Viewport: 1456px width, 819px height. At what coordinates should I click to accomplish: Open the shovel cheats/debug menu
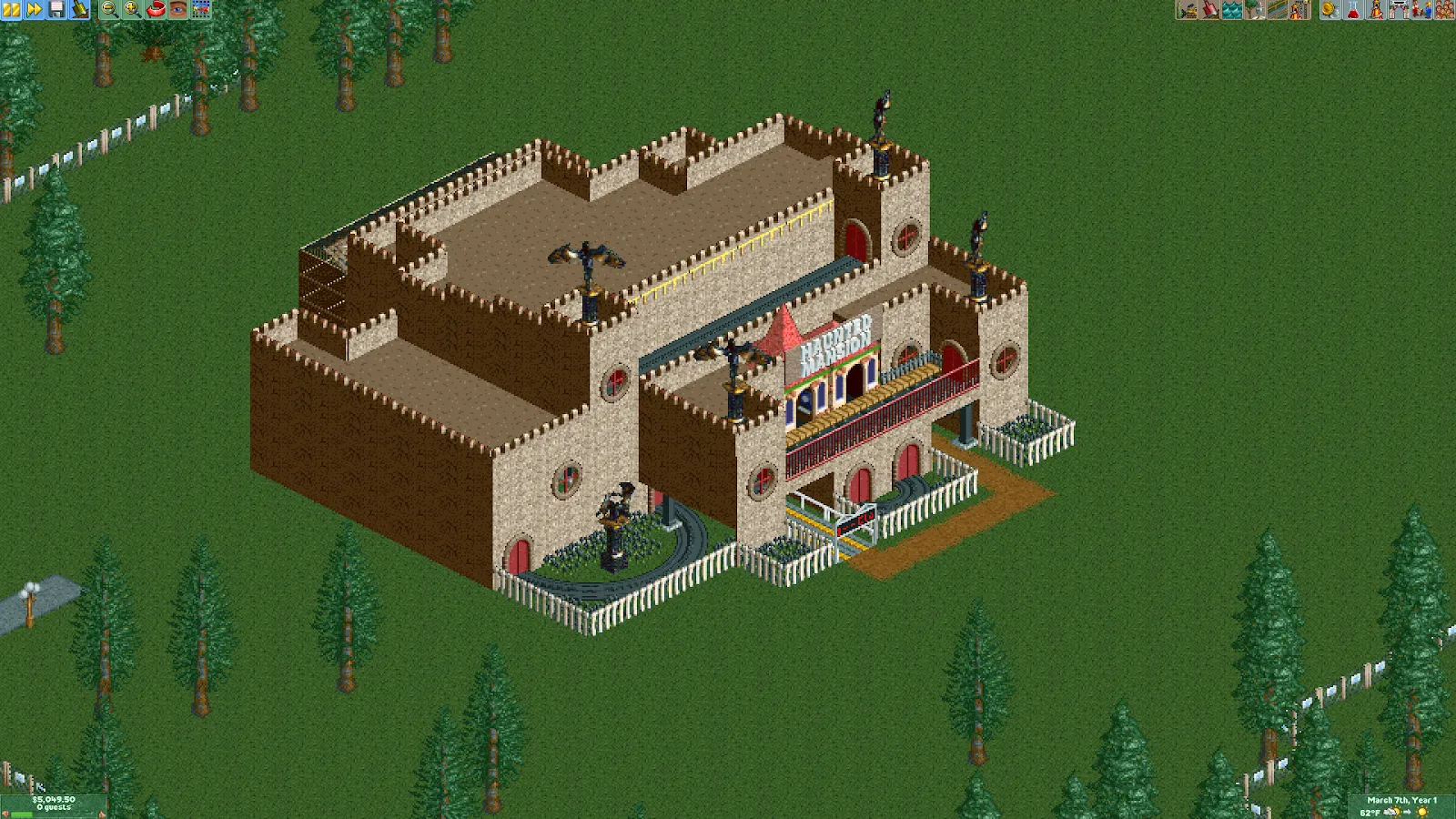(x=80, y=9)
